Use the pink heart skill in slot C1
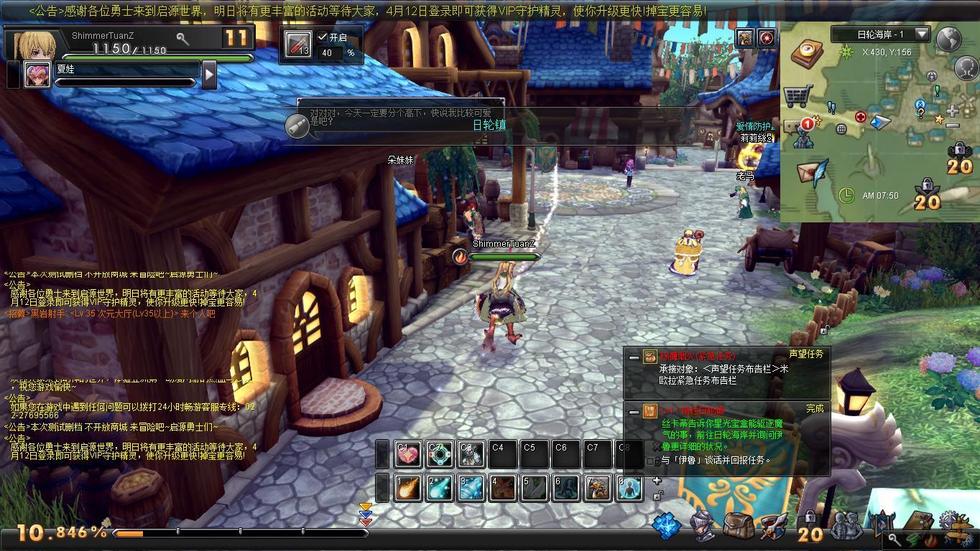980x551 pixels. coord(407,454)
